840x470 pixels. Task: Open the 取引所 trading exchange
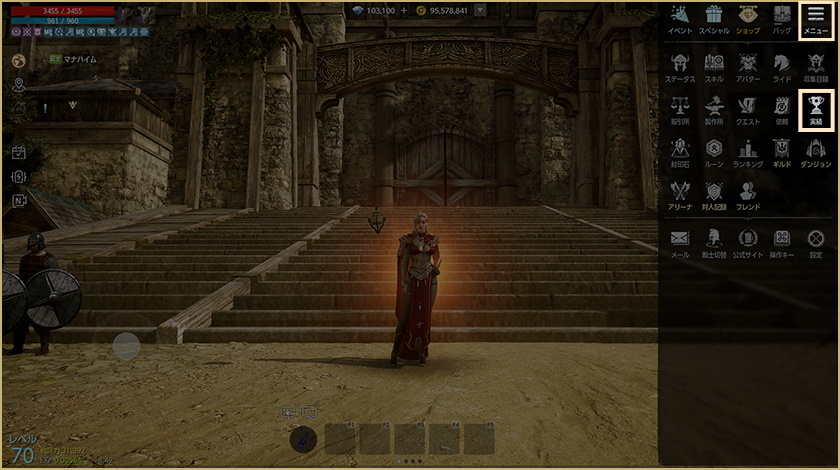tap(680, 109)
